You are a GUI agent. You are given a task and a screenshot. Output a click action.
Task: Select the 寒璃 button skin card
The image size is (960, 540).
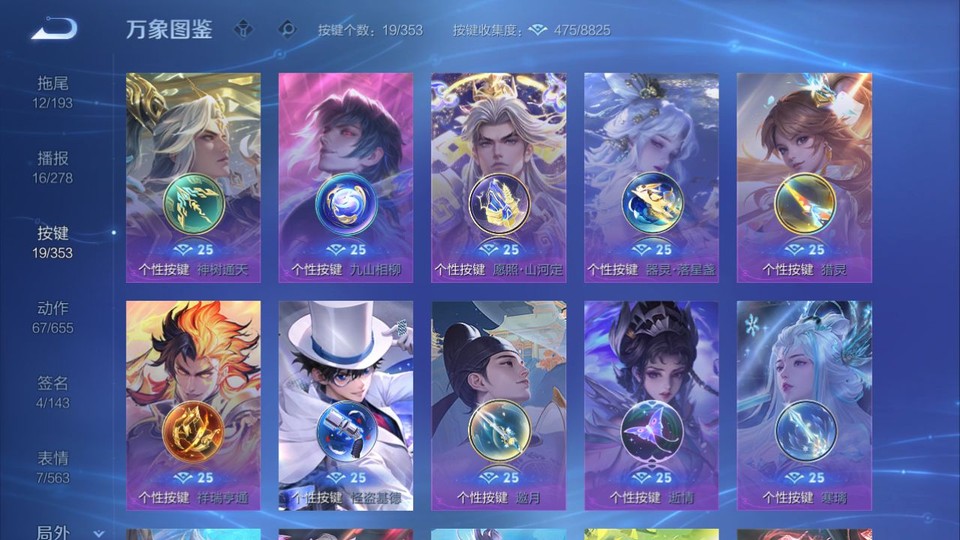(x=804, y=405)
